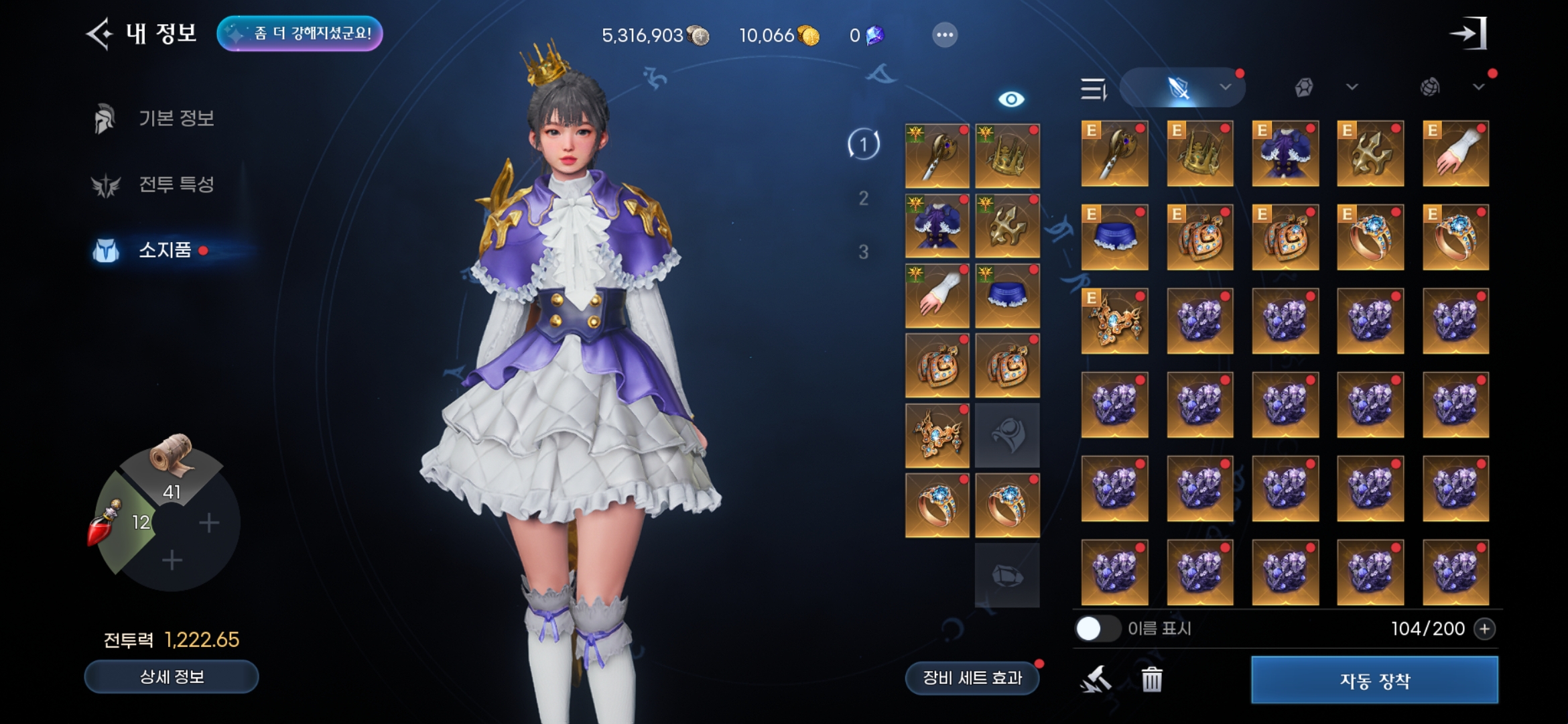This screenshot has height=724, width=1568.
Task: Go back from the 내 정보 screen
Action: [x=99, y=34]
